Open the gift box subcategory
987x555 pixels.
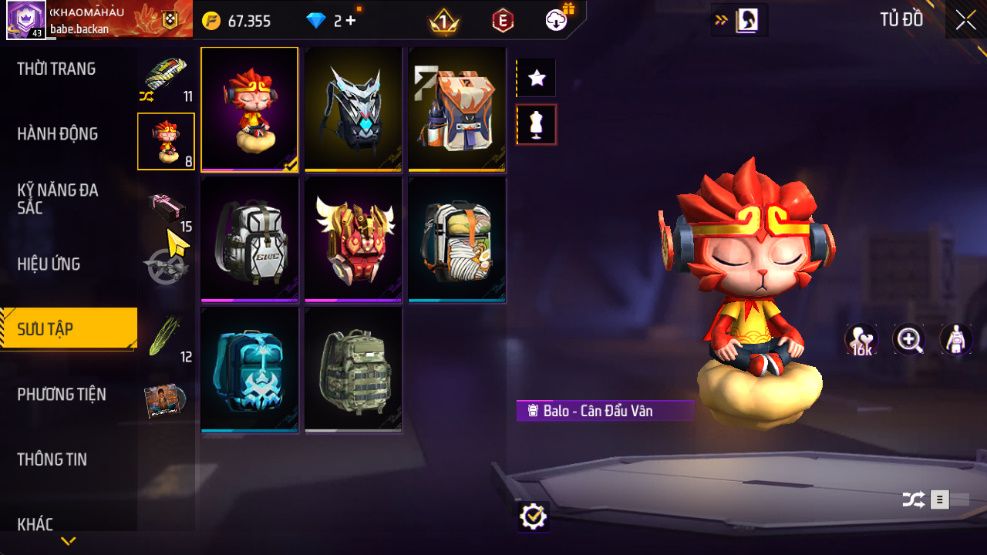coord(166,207)
